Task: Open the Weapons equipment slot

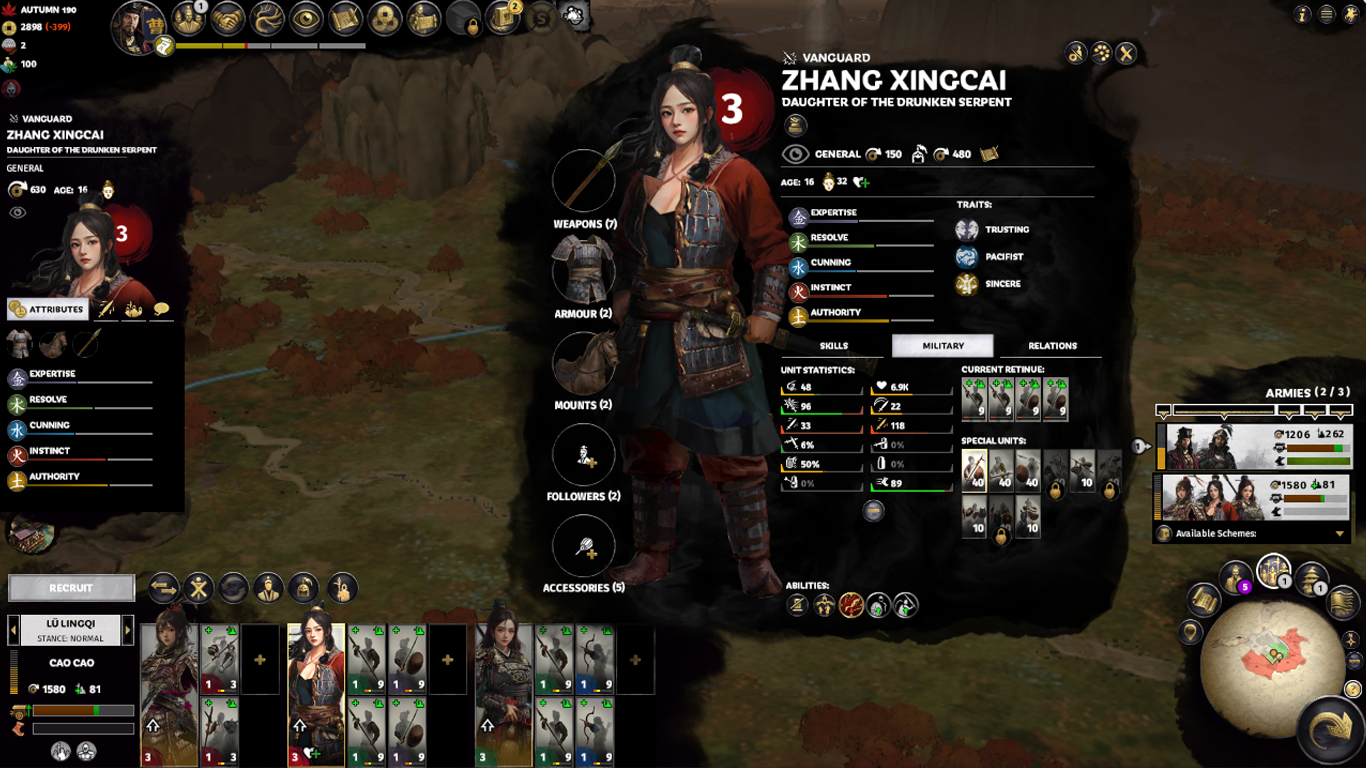Action: pyautogui.click(x=584, y=181)
